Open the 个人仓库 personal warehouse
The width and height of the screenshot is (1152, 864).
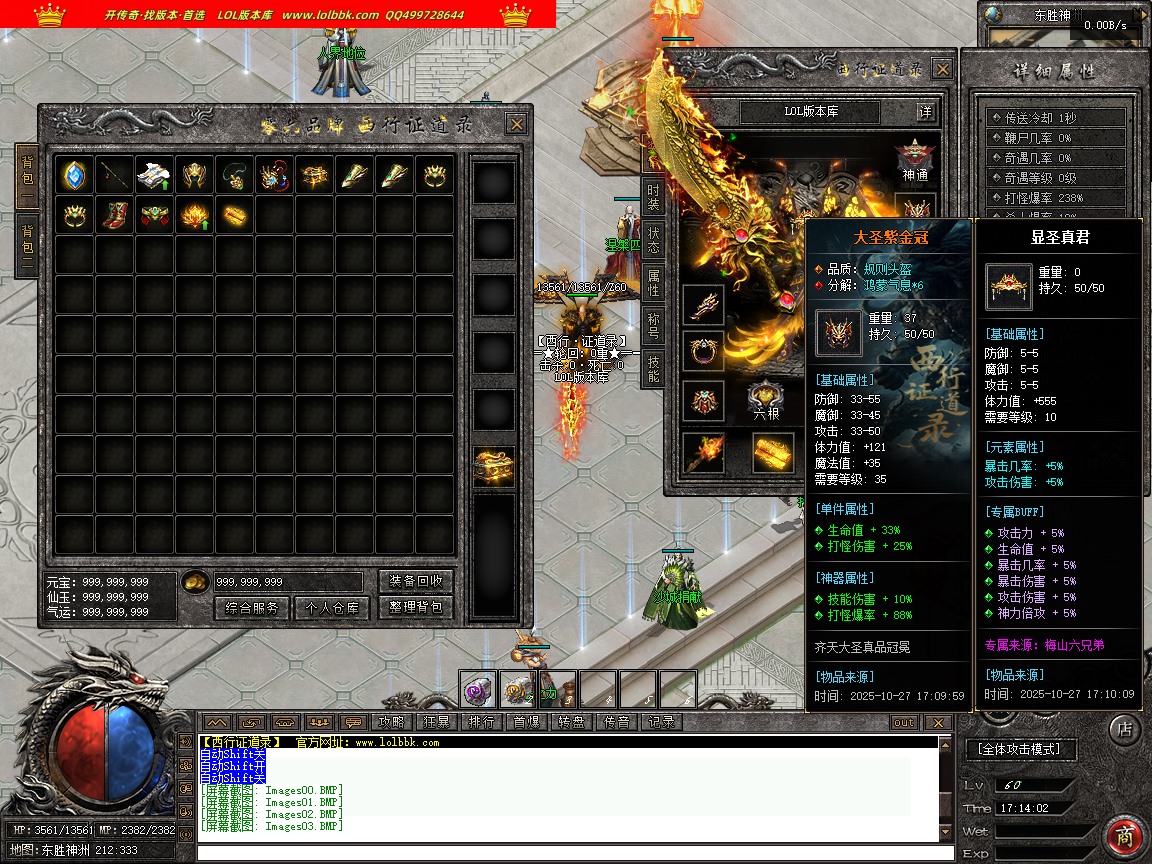click(x=331, y=608)
